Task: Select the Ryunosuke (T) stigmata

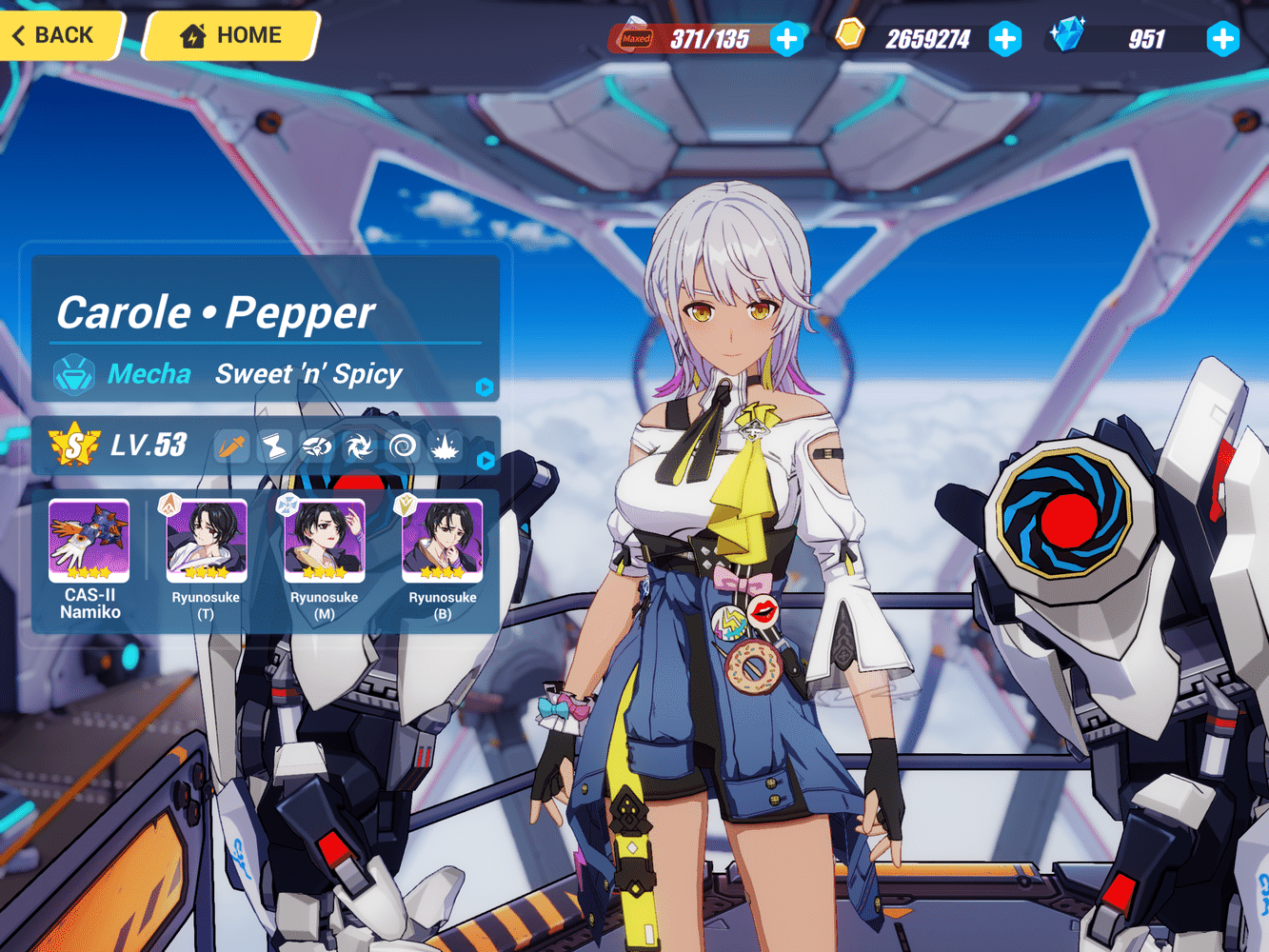Action: 205,540
